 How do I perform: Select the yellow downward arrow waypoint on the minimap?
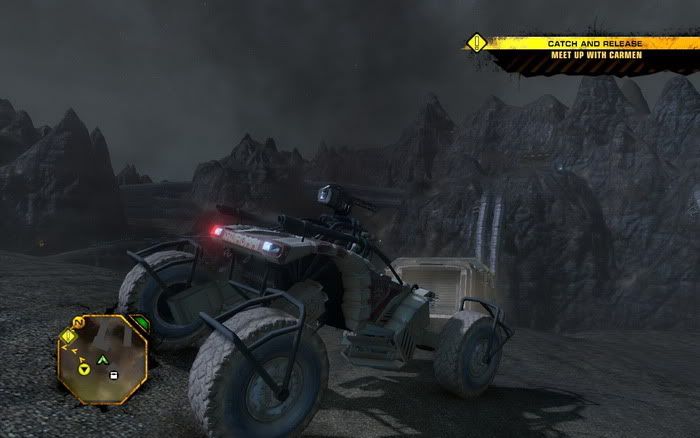pyautogui.click(x=85, y=371)
